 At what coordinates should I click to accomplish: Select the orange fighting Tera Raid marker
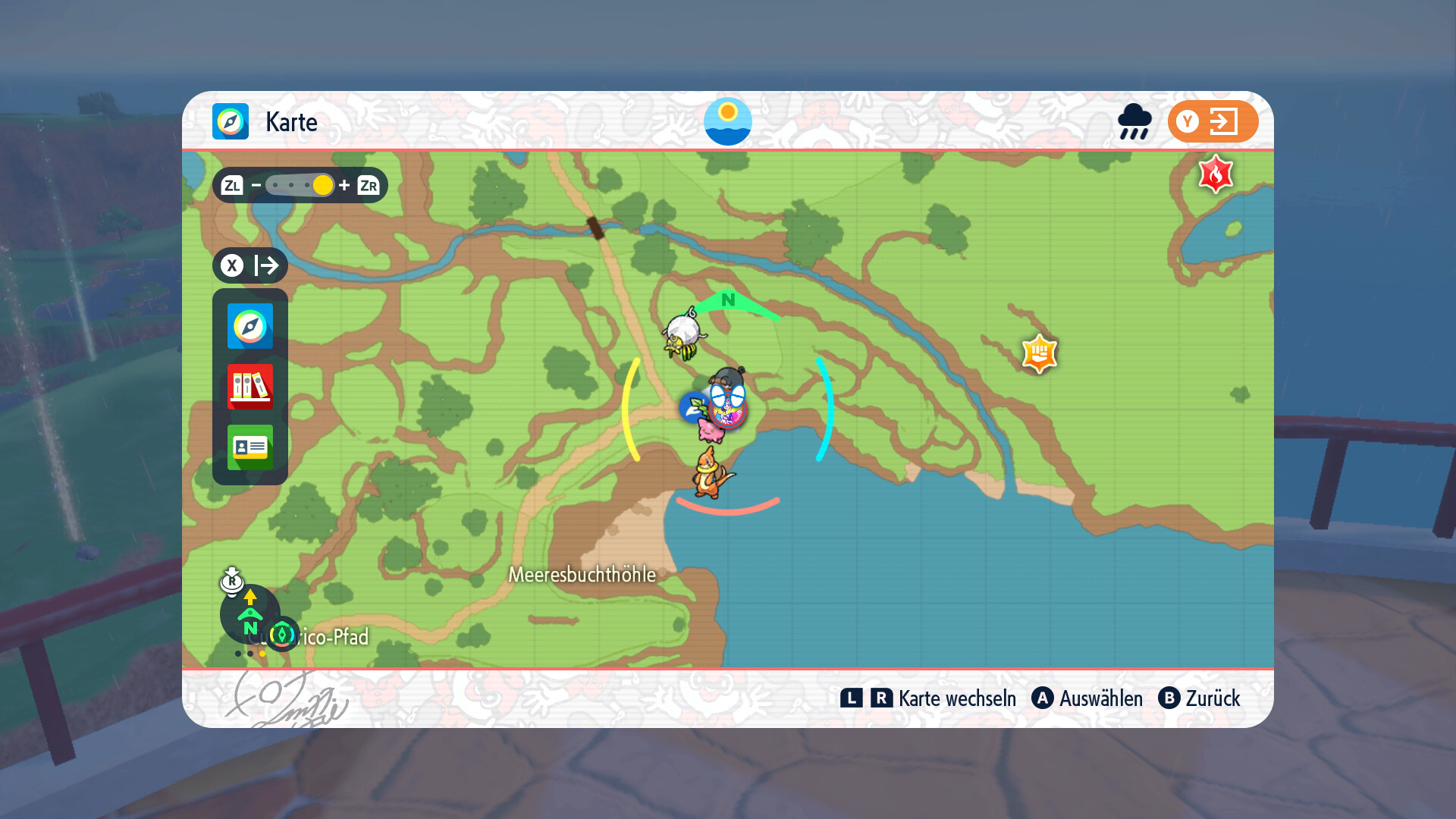pos(1039,353)
